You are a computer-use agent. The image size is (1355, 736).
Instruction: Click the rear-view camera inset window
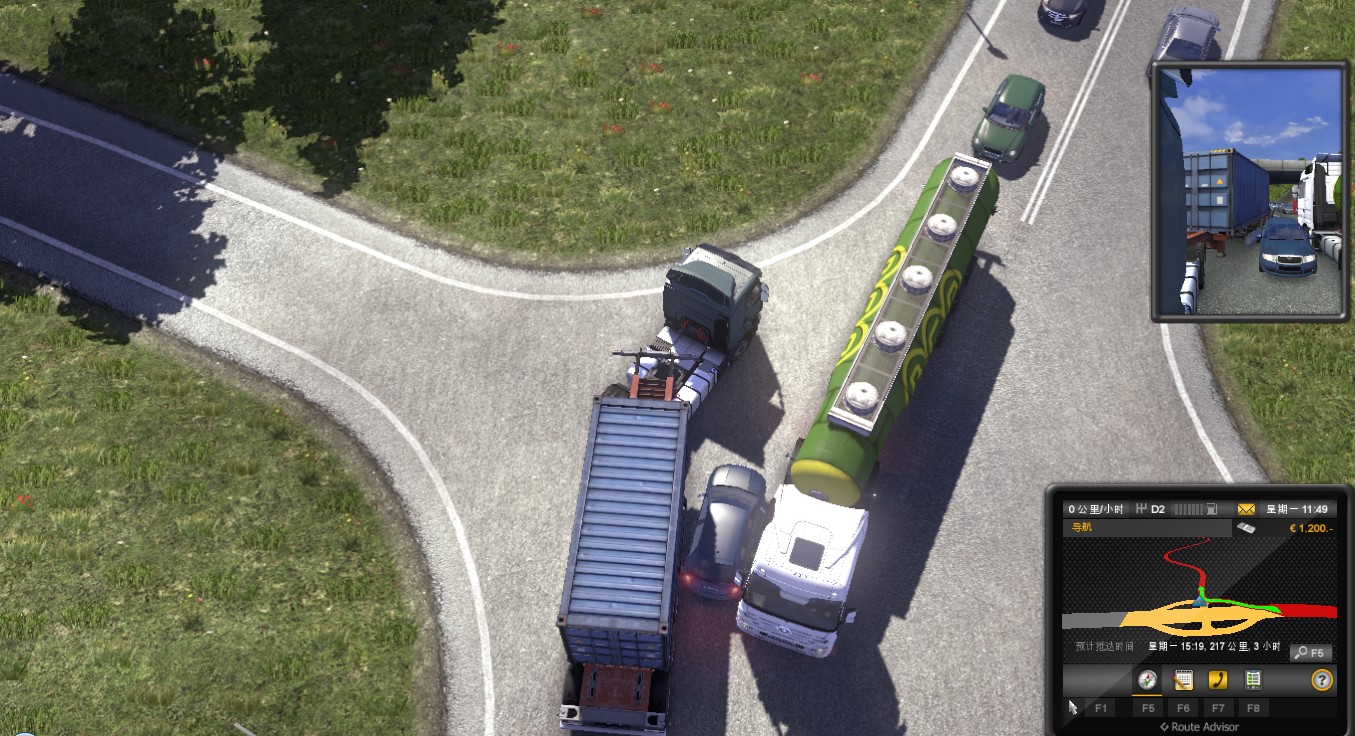click(1250, 191)
